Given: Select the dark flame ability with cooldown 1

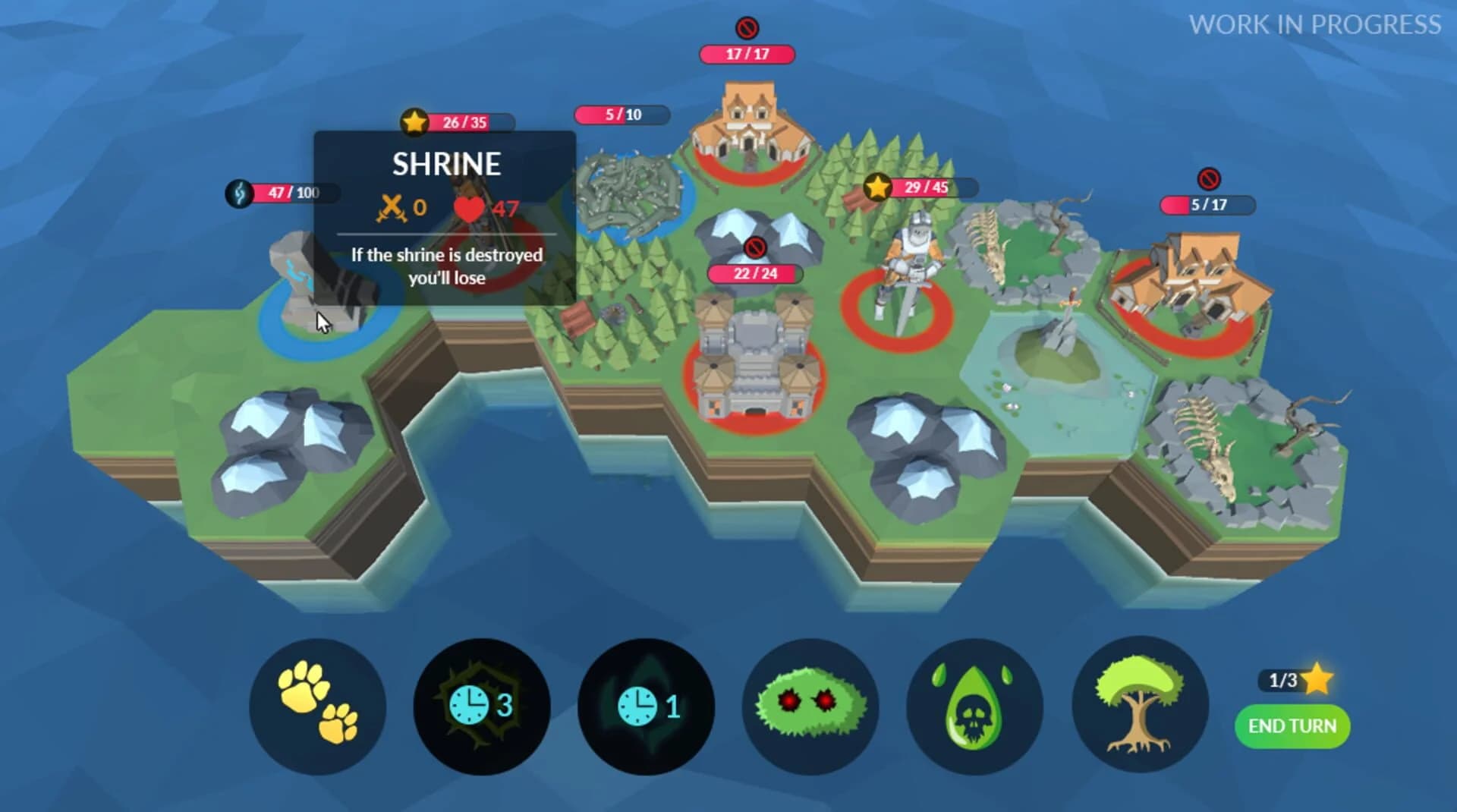Looking at the screenshot, I should click(646, 707).
